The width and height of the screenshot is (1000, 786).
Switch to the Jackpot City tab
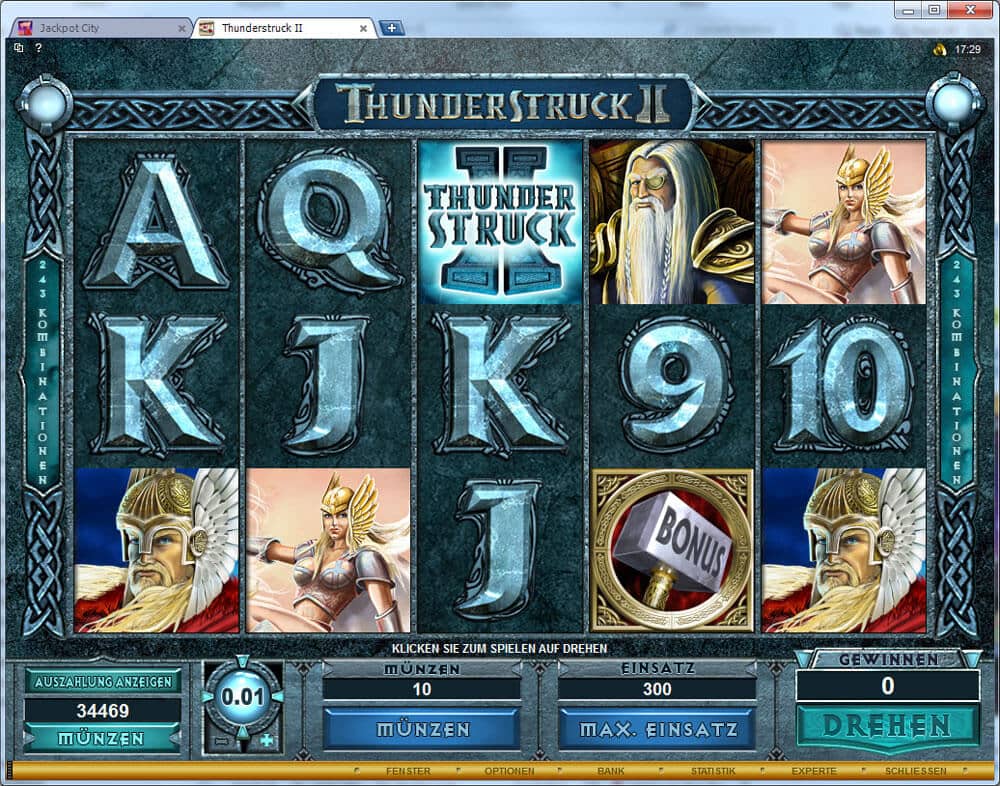[95, 28]
